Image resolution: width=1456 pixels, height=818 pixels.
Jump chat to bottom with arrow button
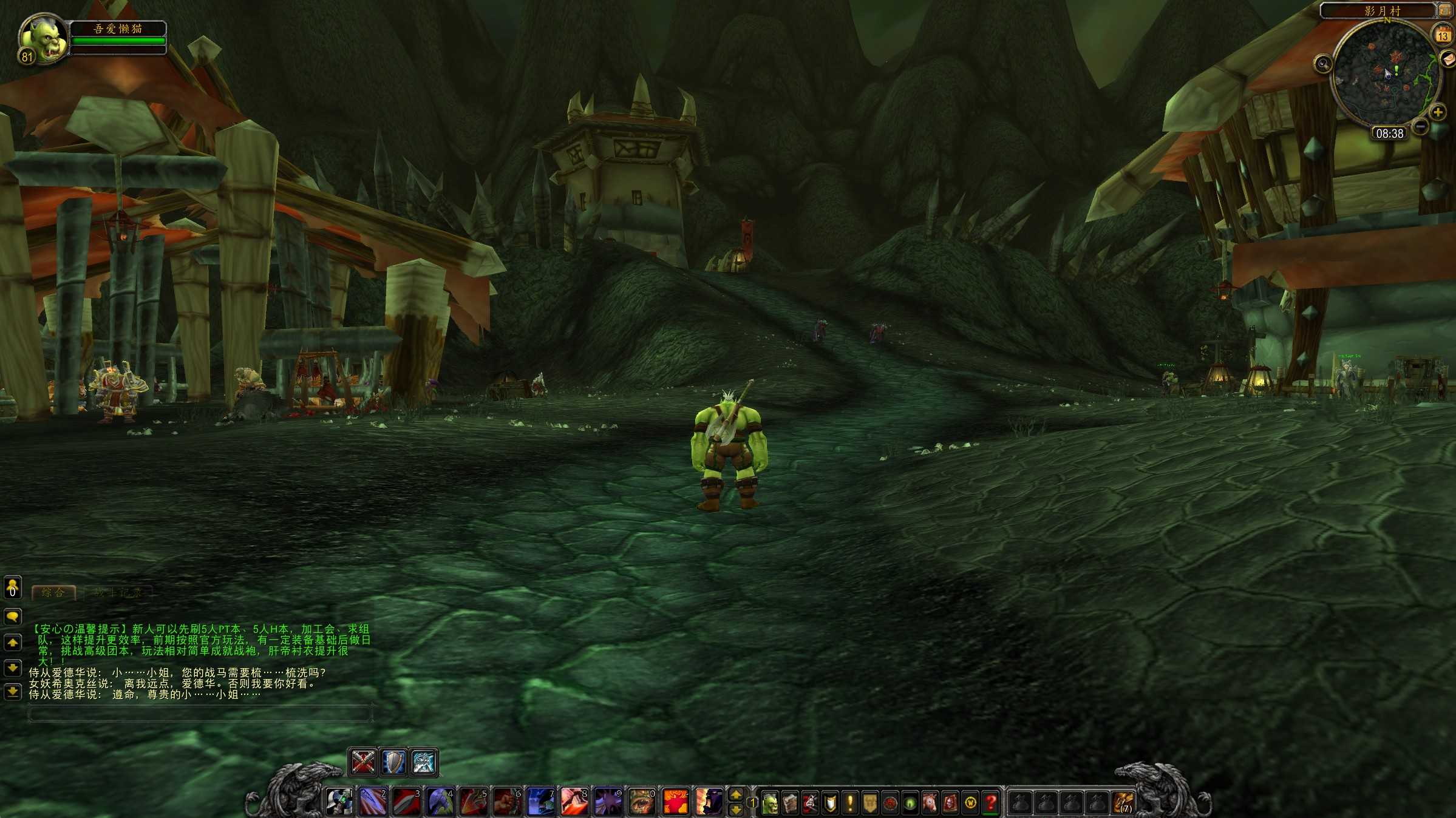coord(13,691)
